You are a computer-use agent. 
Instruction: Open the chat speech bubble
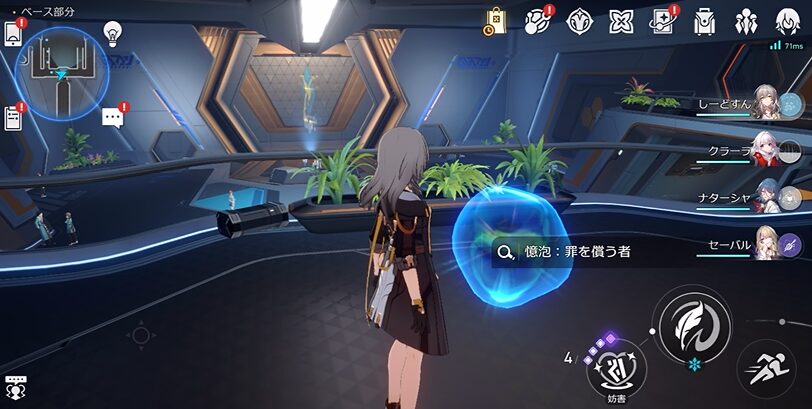tap(113, 117)
